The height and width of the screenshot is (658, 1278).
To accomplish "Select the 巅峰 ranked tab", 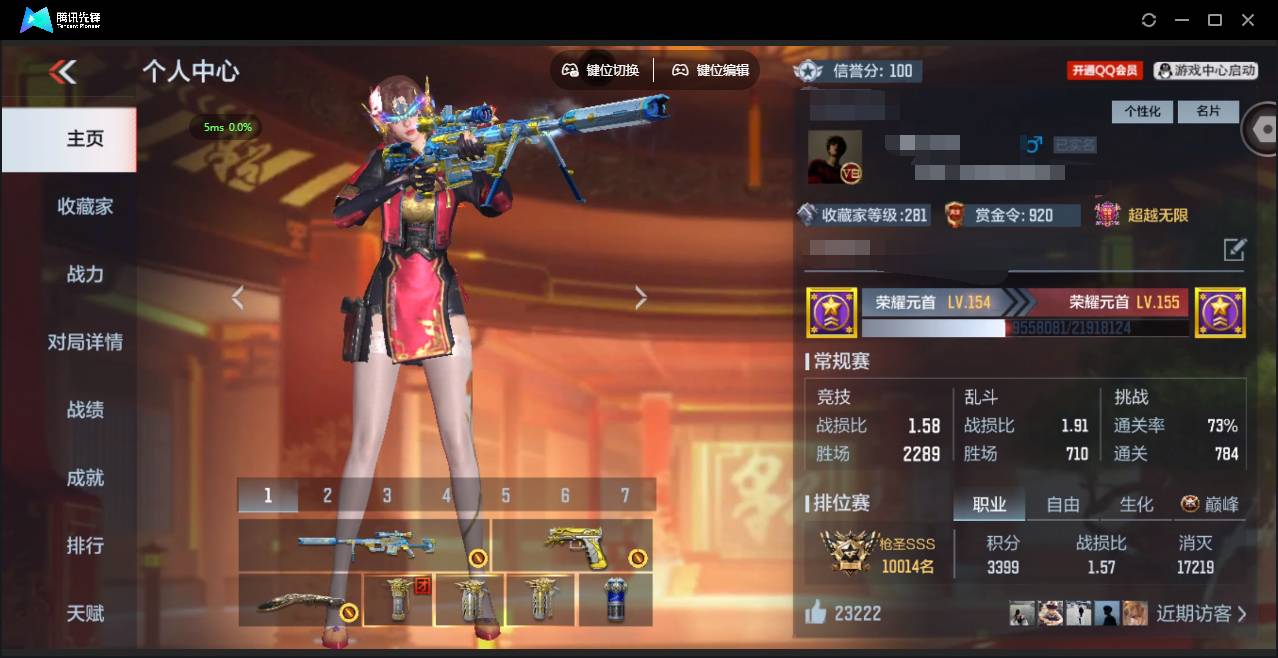I will point(1210,504).
